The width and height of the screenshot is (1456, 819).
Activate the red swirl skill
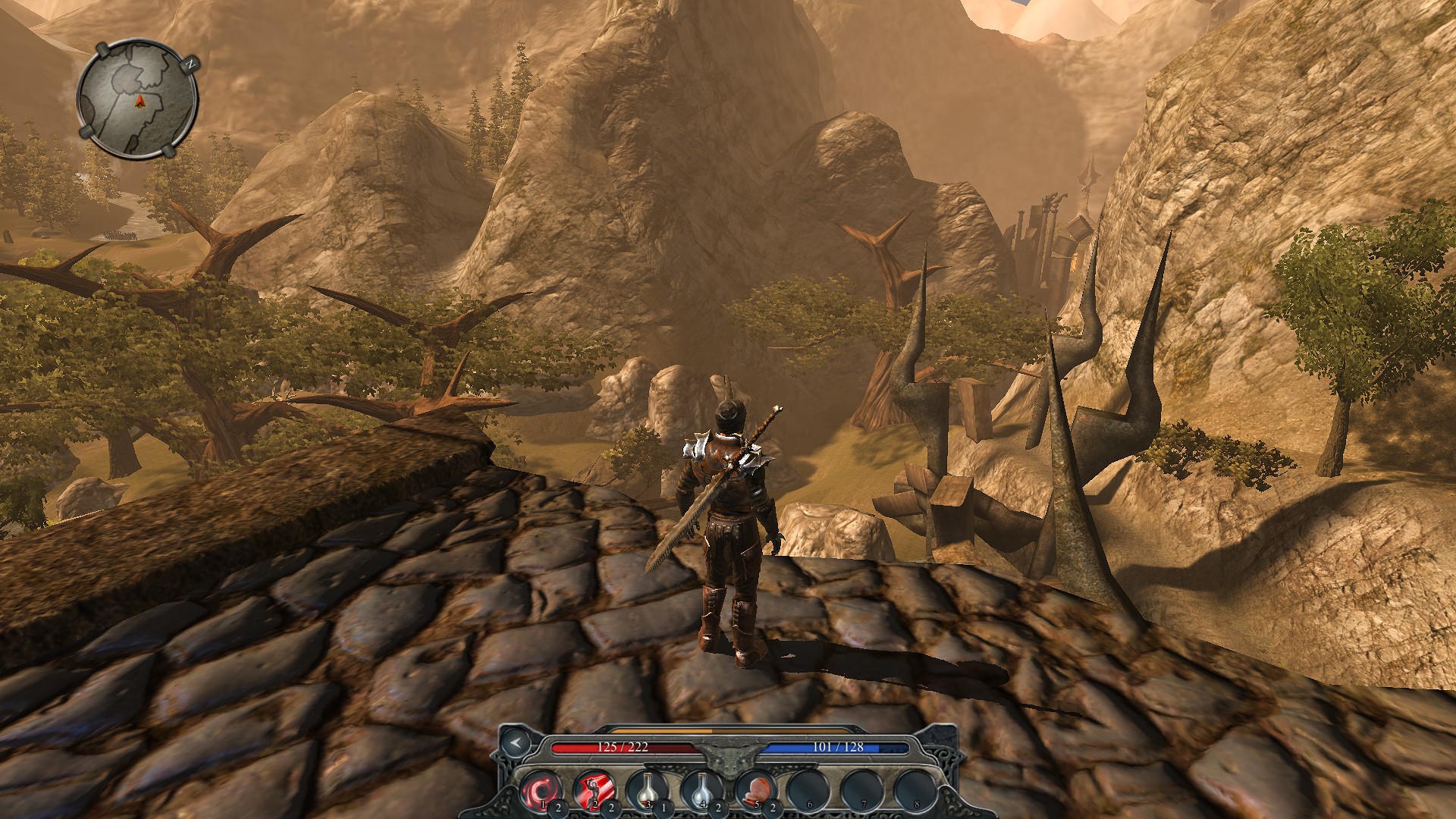541,789
